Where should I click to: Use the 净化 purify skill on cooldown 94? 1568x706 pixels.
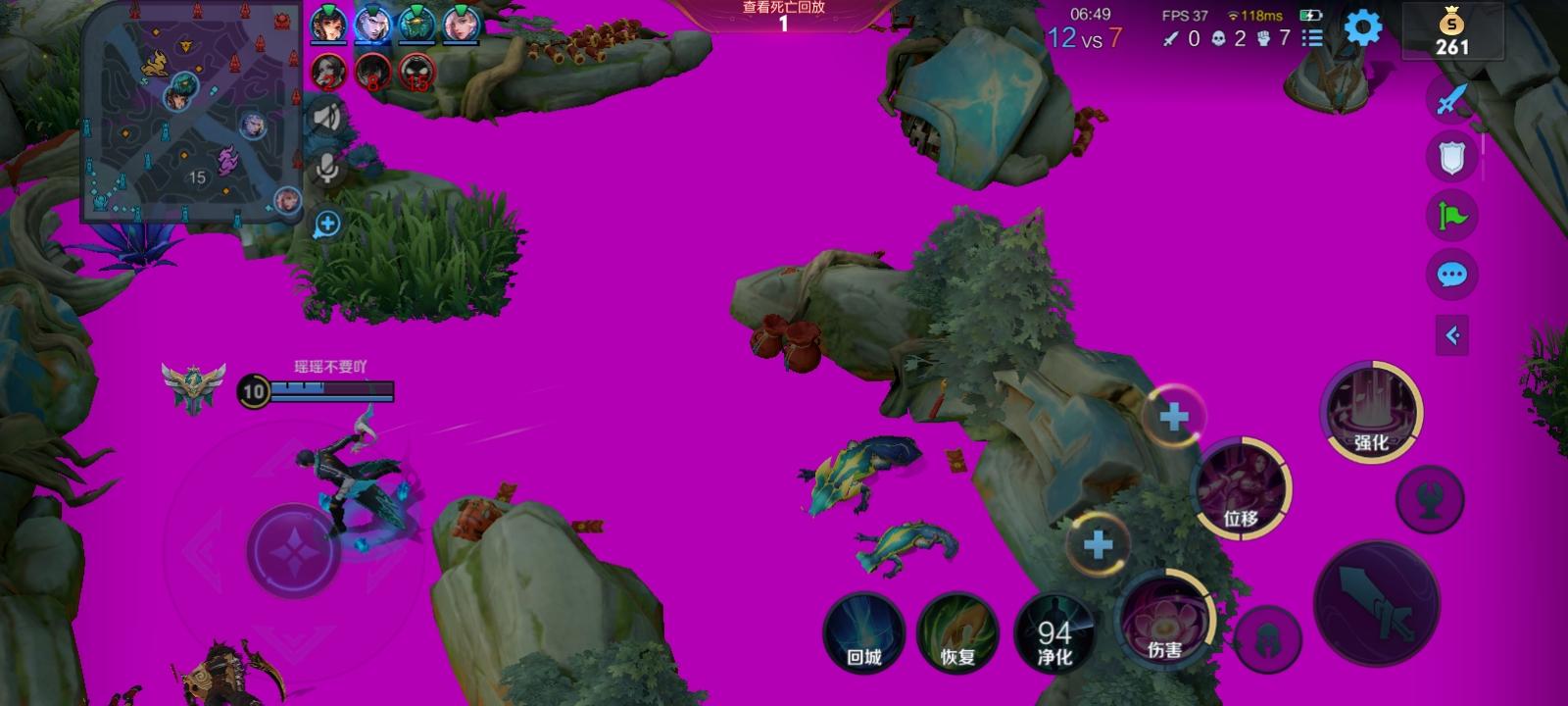1055,632
